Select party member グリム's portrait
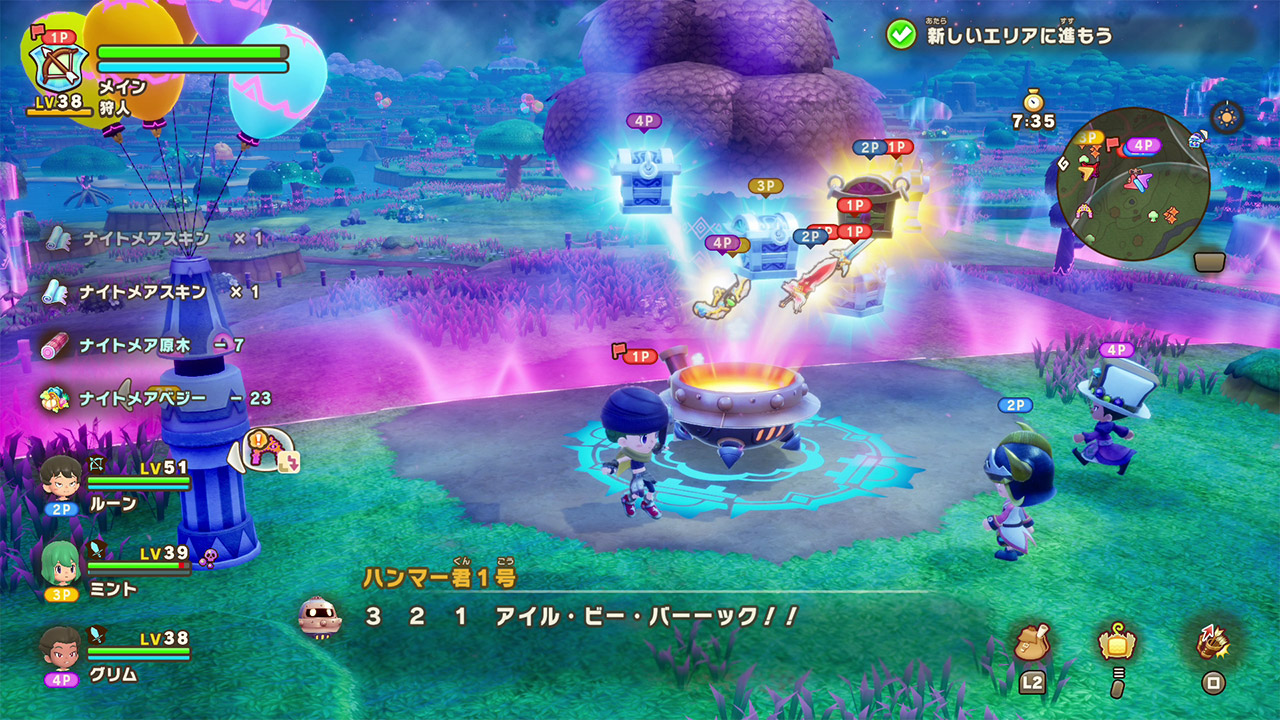 [61, 649]
